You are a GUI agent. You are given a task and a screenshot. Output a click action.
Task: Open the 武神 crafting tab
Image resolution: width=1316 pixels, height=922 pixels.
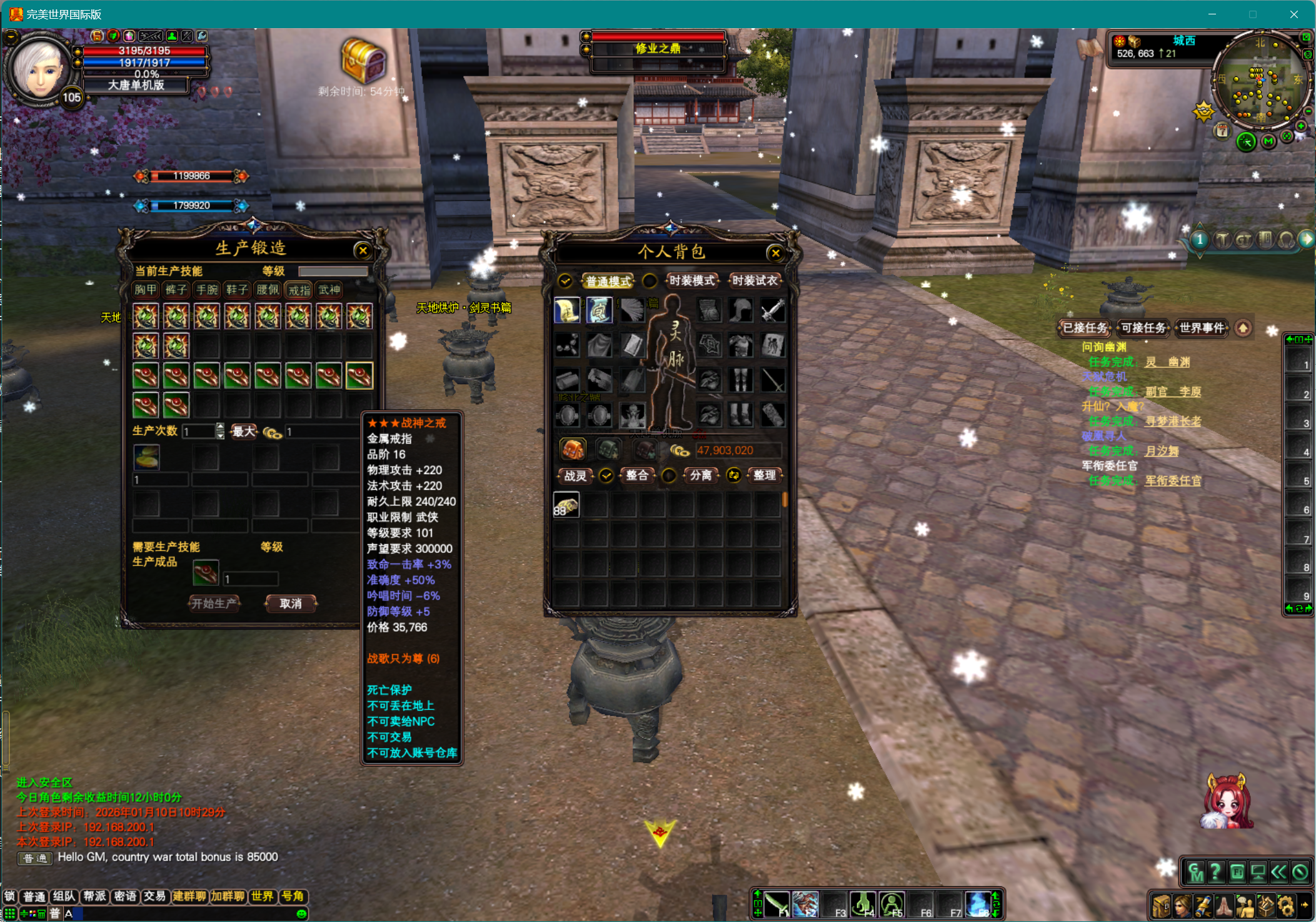point(329,290)
